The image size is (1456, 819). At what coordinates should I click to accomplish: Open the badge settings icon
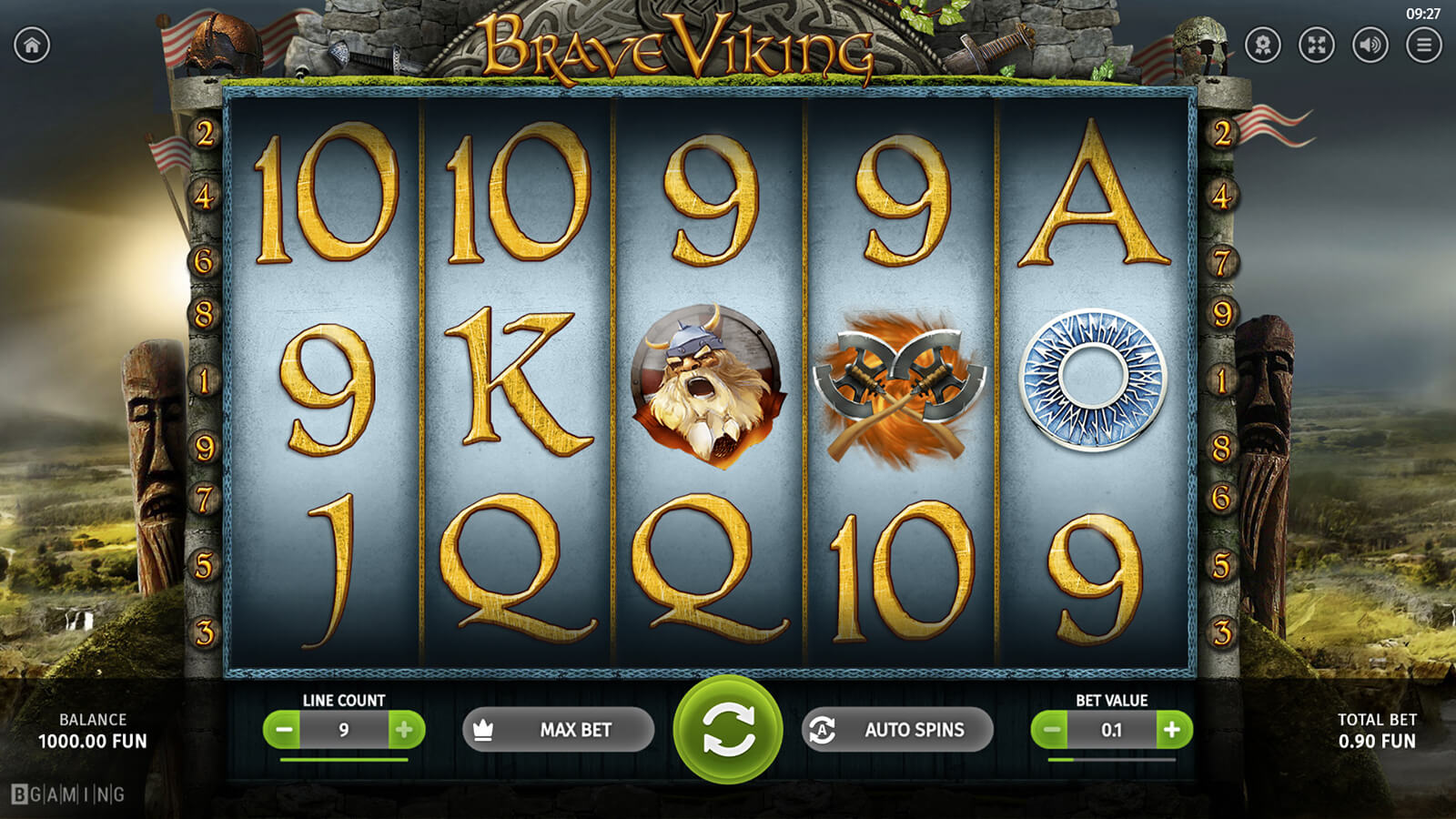click(x=1263, y=45)
